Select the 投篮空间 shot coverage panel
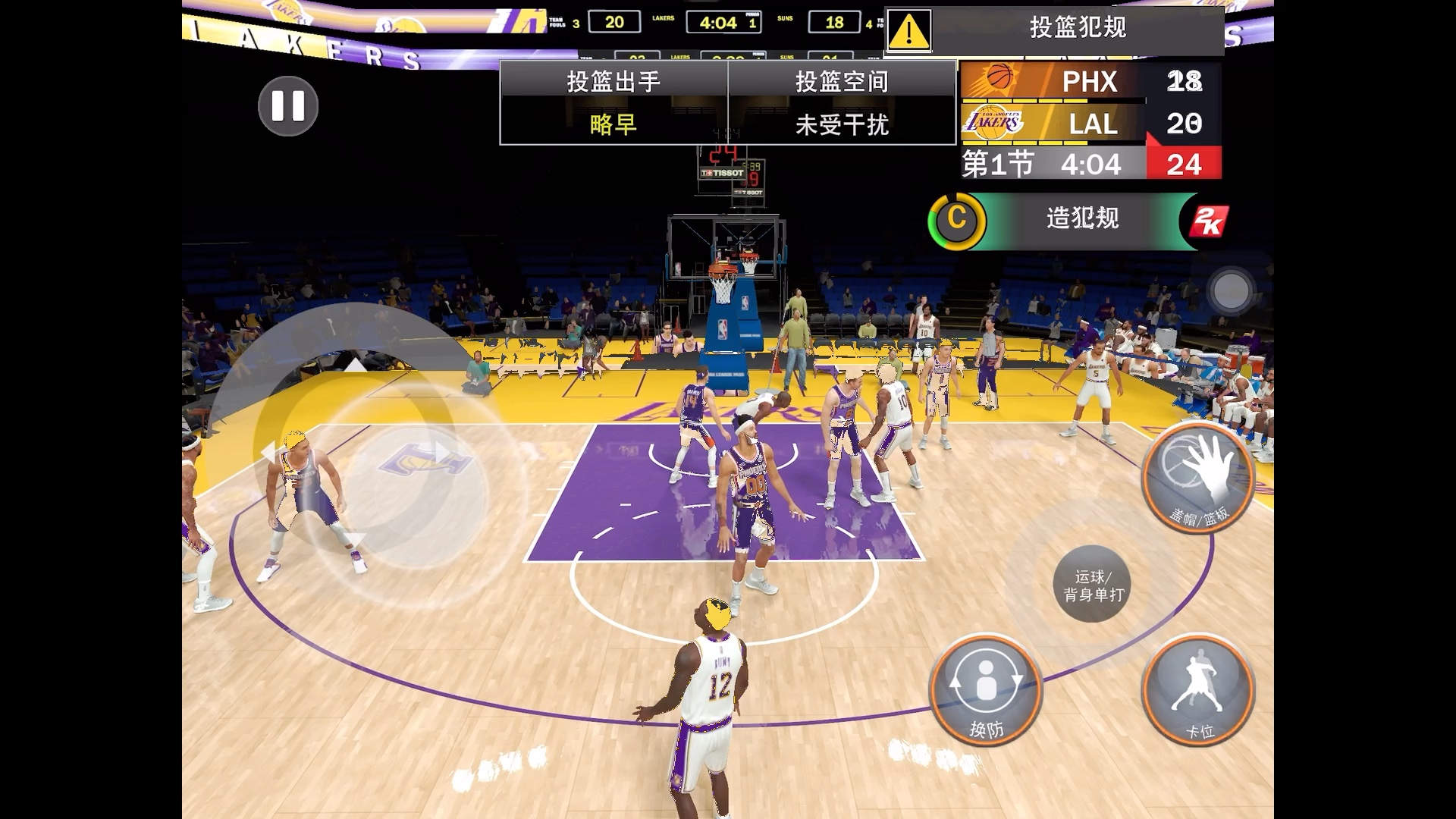 click(840, 81)
